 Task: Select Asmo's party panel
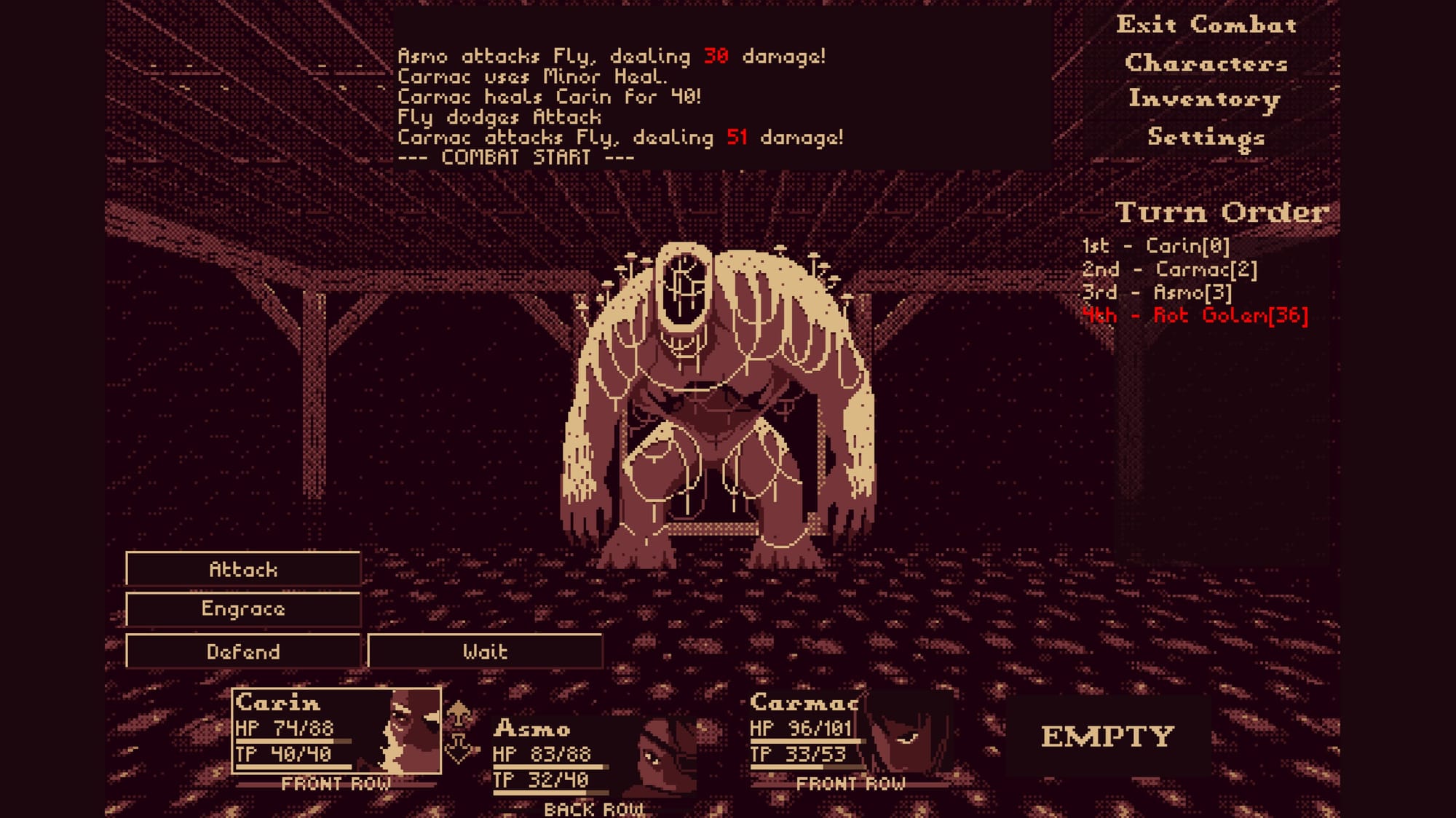(593, 757)
